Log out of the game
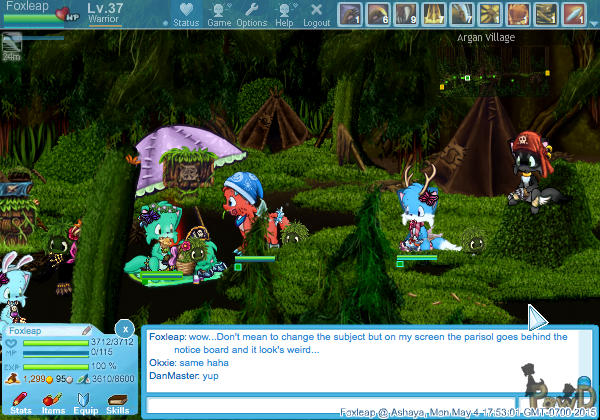 click(x=316, y=14)
